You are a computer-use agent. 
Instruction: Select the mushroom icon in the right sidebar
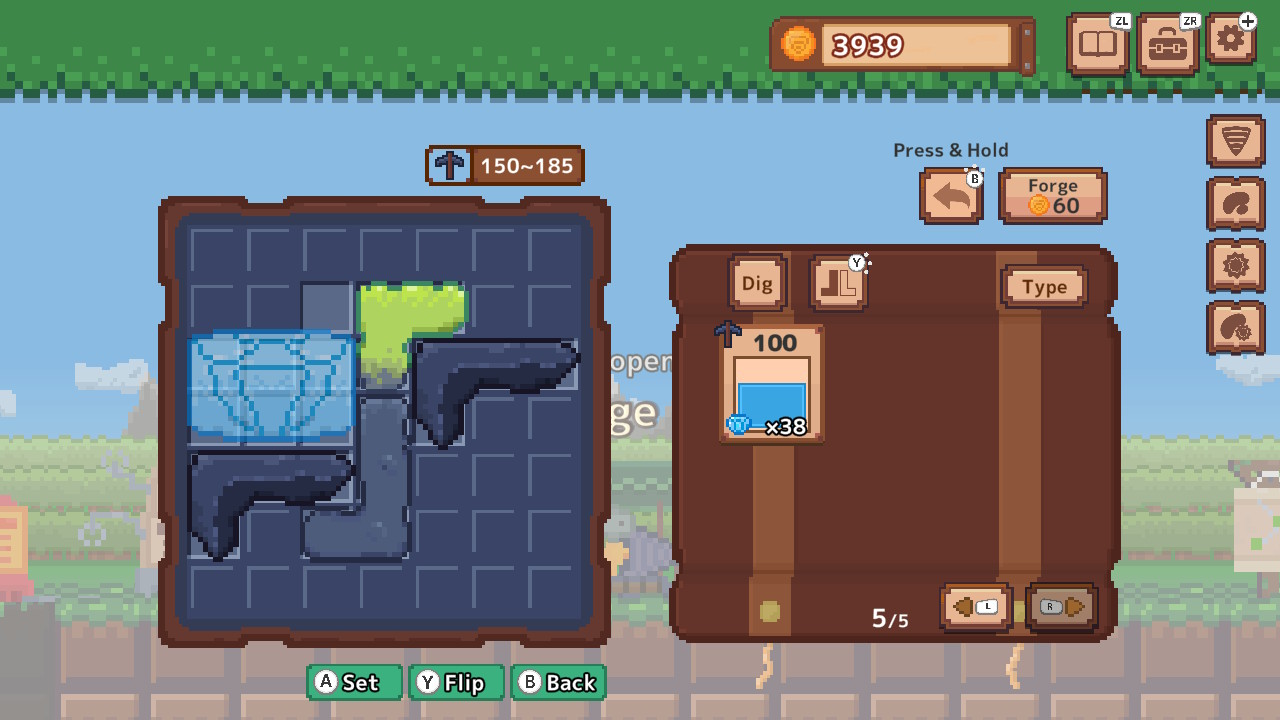[x=1236, y=202]
